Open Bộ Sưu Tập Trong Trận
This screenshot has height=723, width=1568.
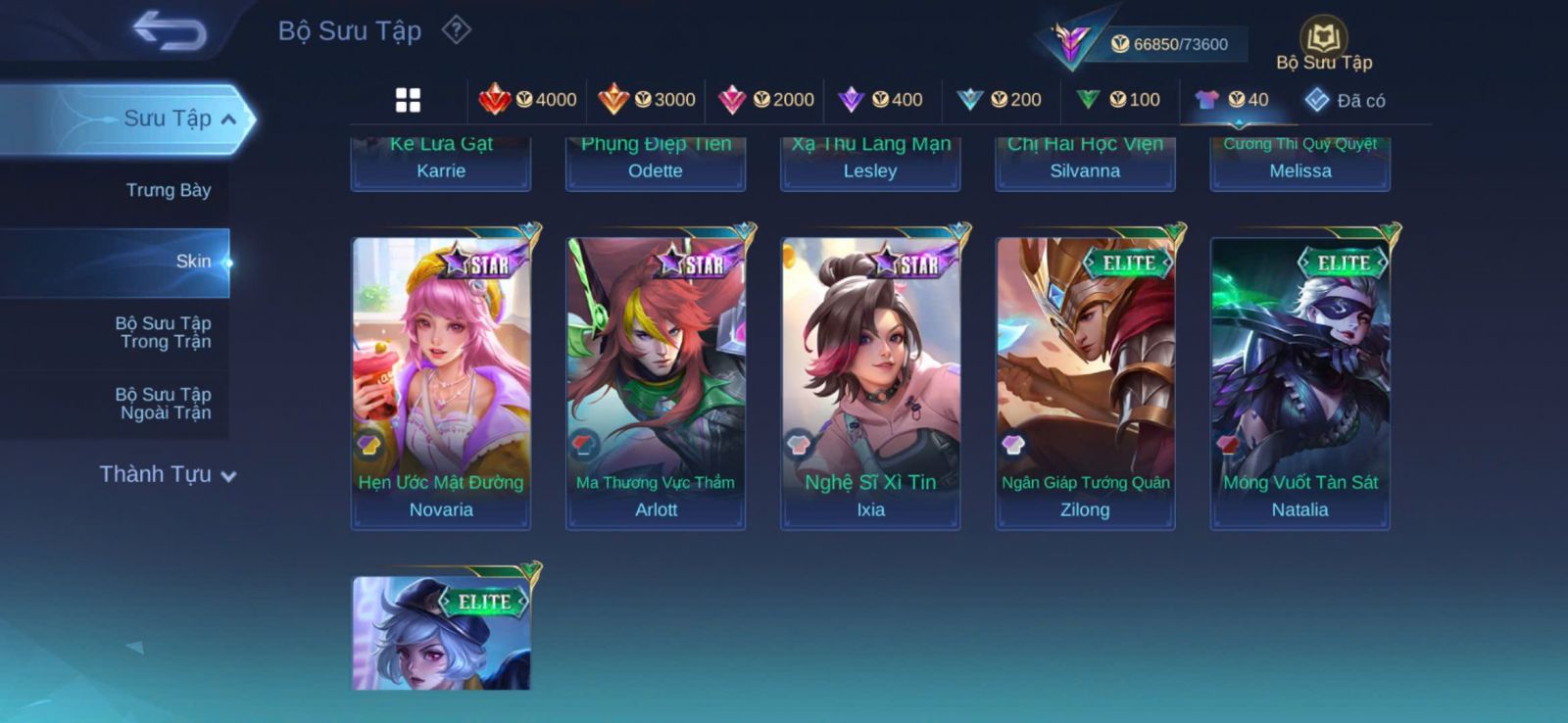click(164, 332)
